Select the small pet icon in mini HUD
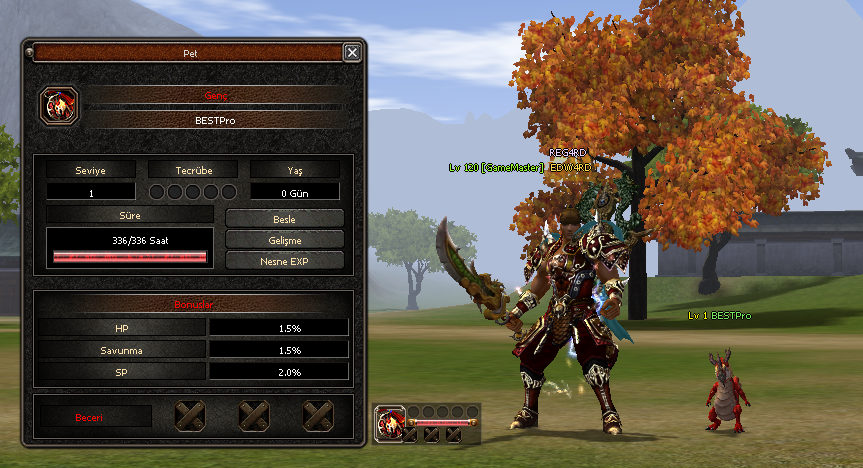This screenshot has width=863, height=468. point(389,421)
